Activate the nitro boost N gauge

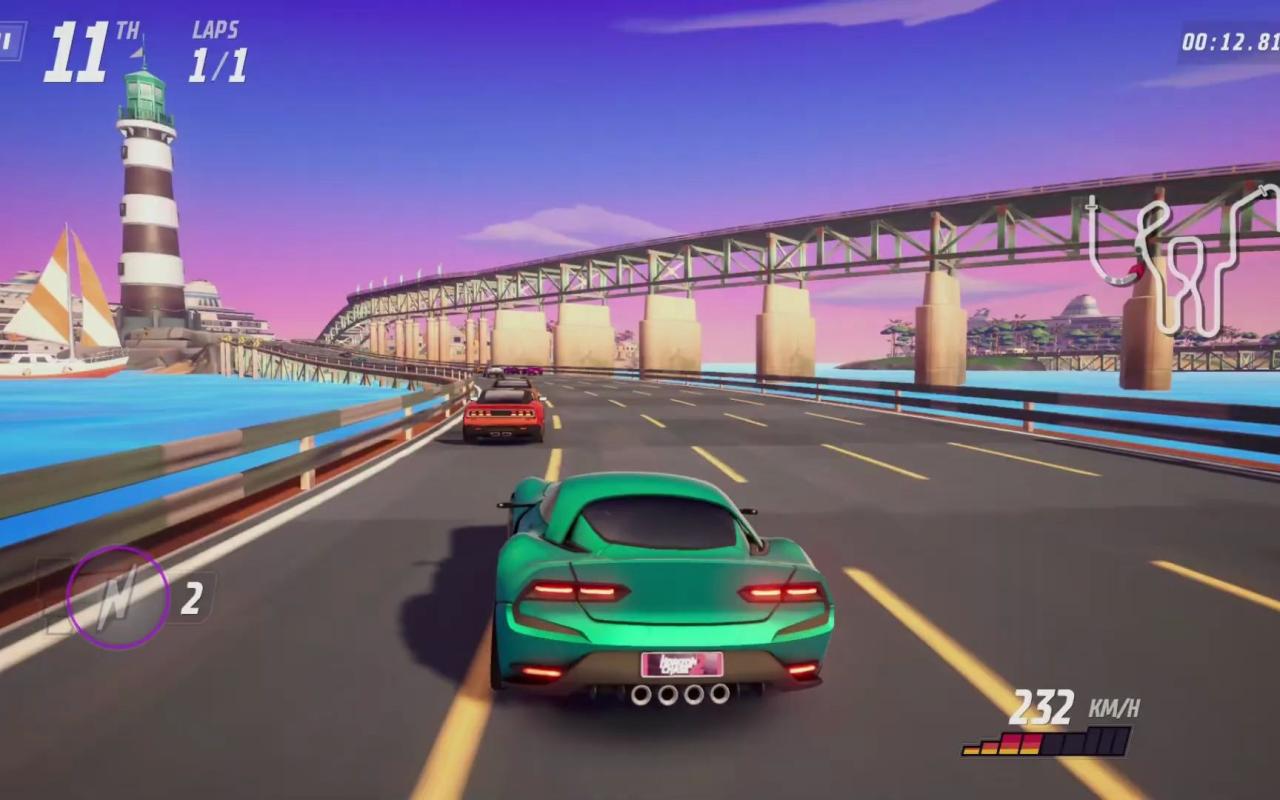click(117, 597)
